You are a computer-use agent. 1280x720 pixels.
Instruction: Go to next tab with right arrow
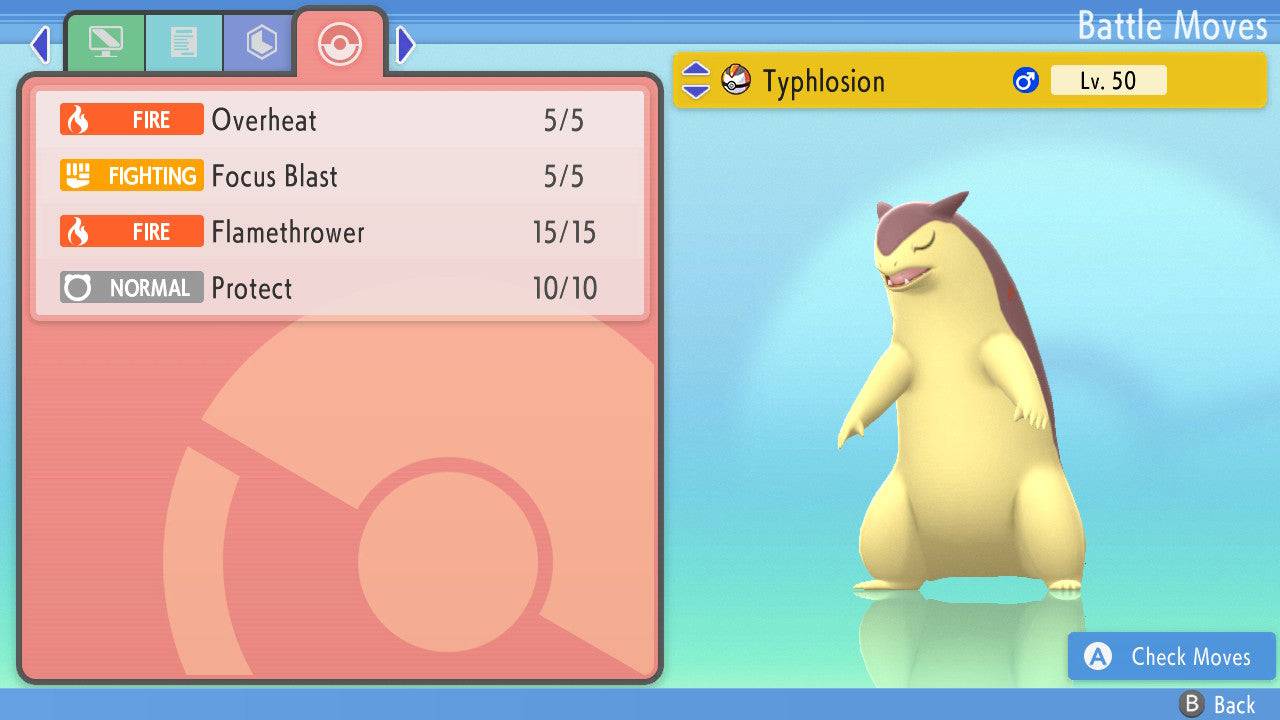pyautogui.click(x=405, y=44)
